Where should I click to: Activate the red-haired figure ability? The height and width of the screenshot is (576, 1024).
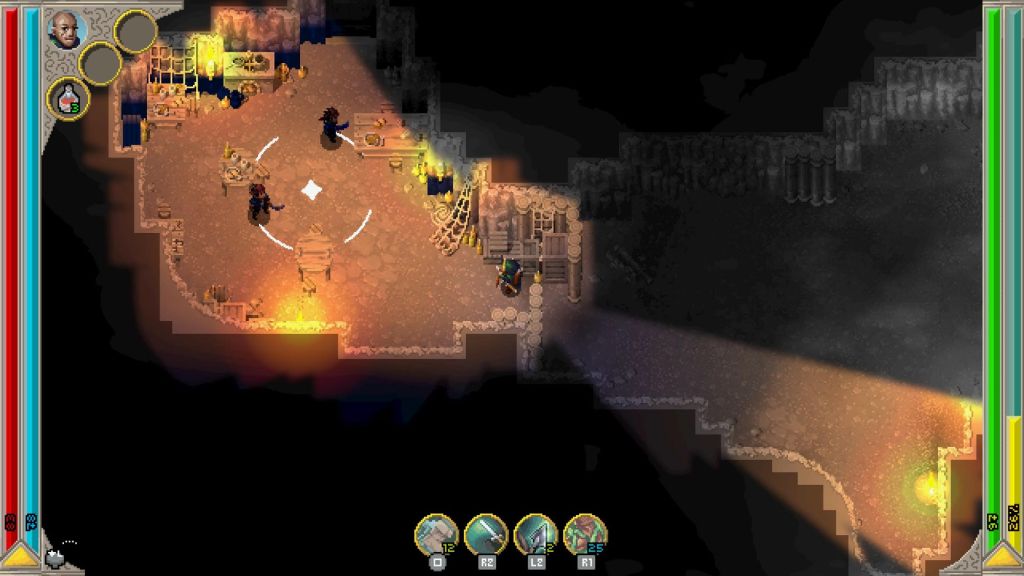pyautogui.click(x=585, y=534)
